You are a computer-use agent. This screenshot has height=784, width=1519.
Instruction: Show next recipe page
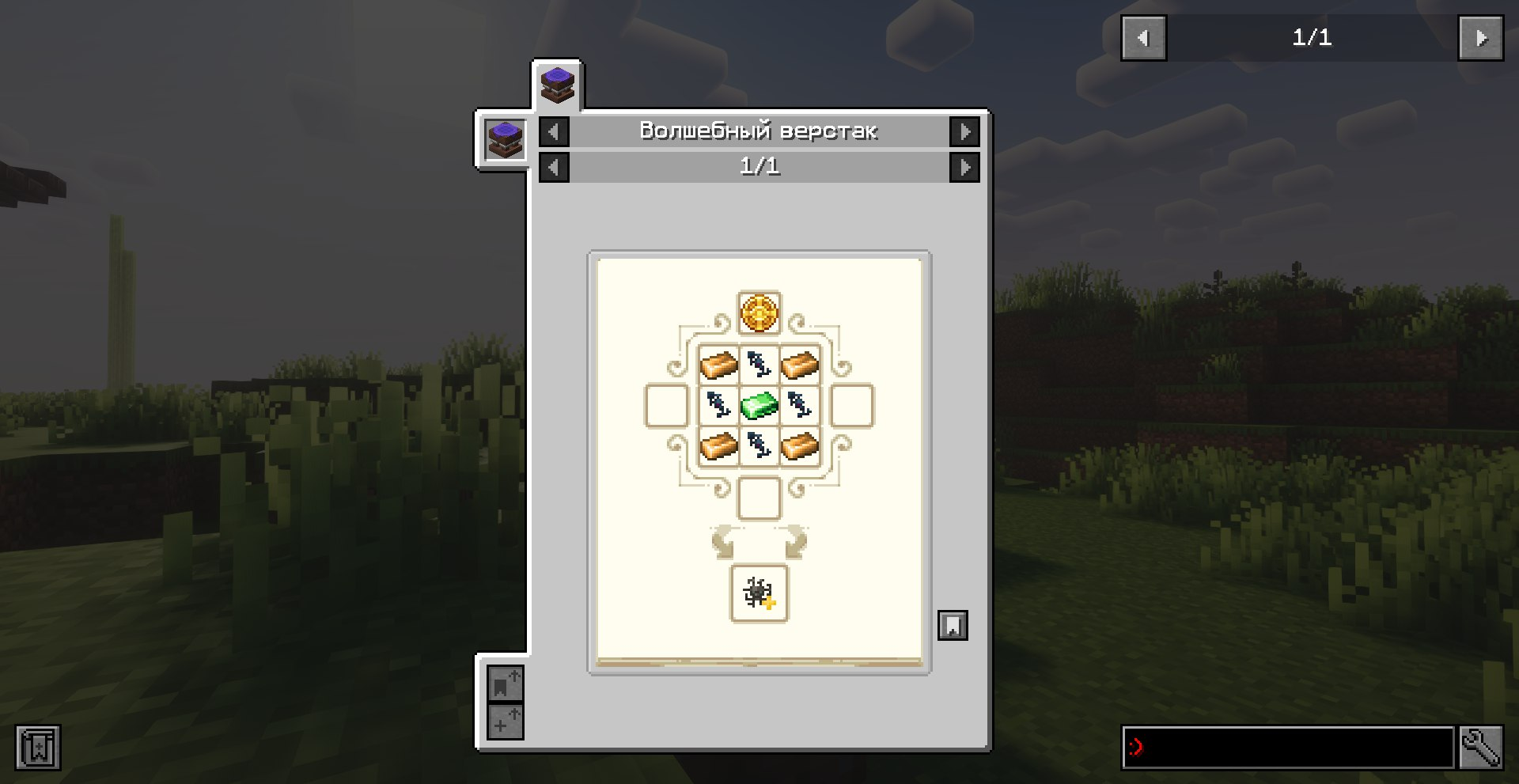(964, 167)
